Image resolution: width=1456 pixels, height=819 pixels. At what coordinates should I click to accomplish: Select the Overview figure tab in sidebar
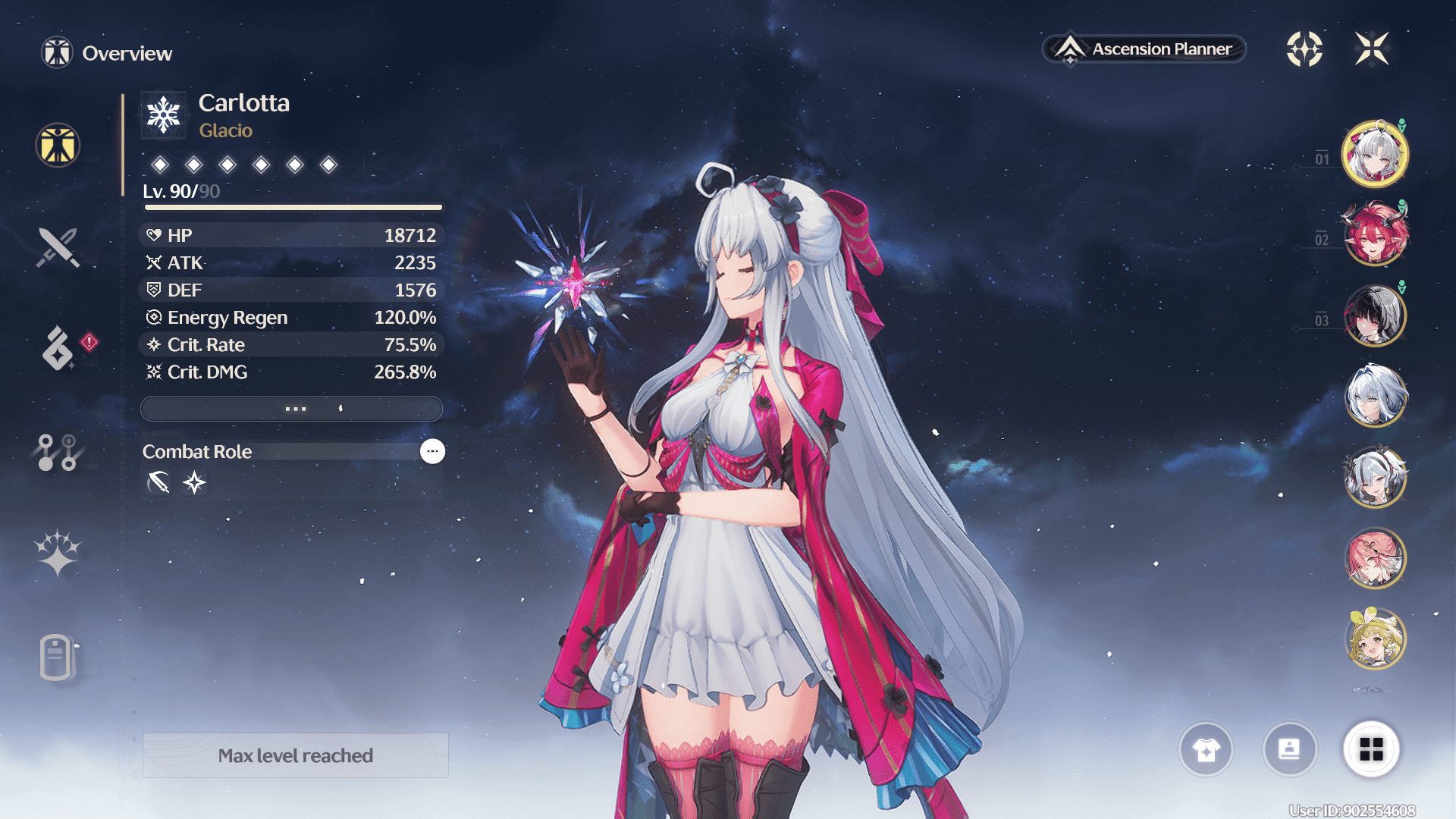click(x=58, y=145)
